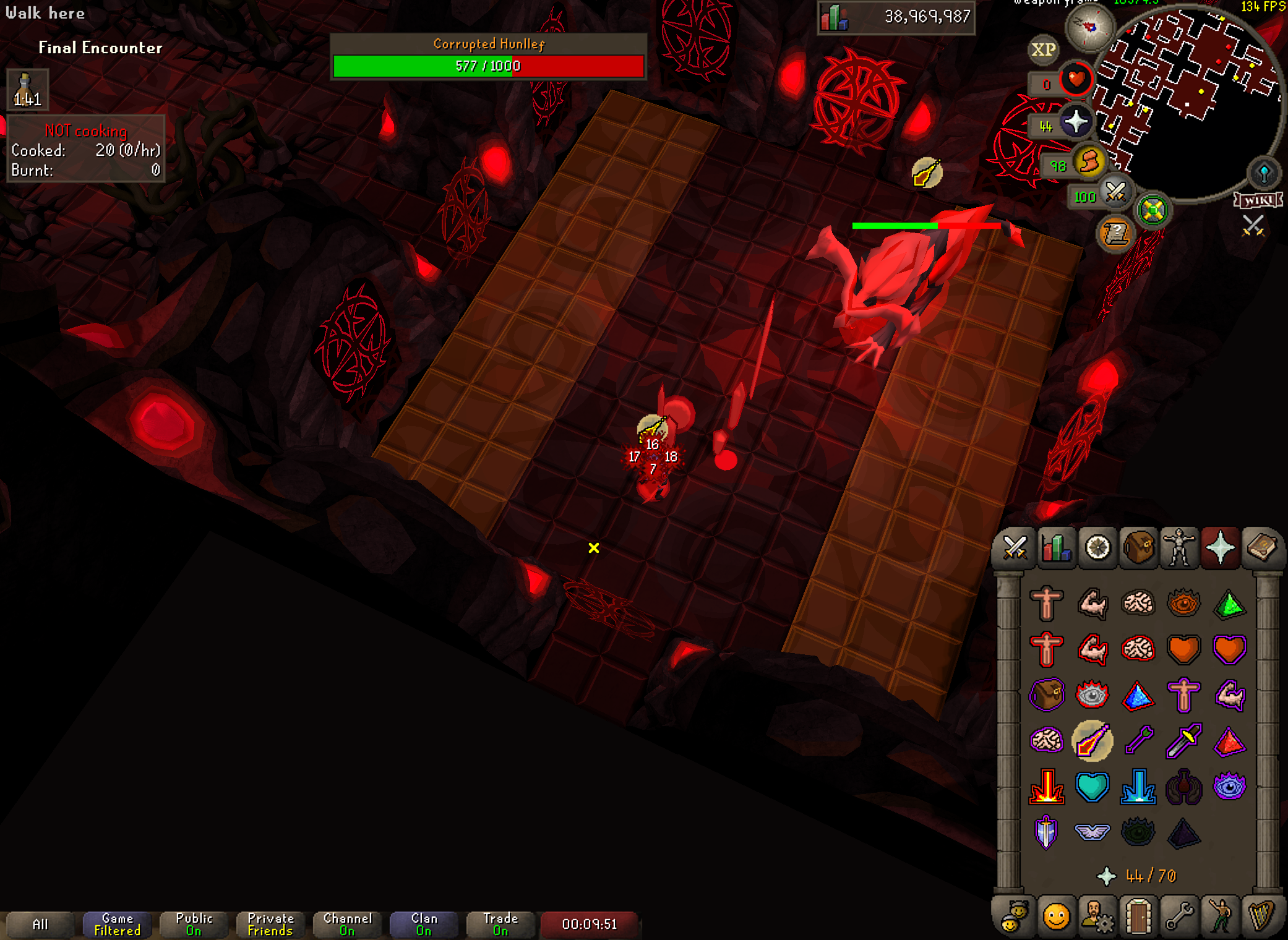
Task: Toggle run energy orb
Action: pos(1089,163)
